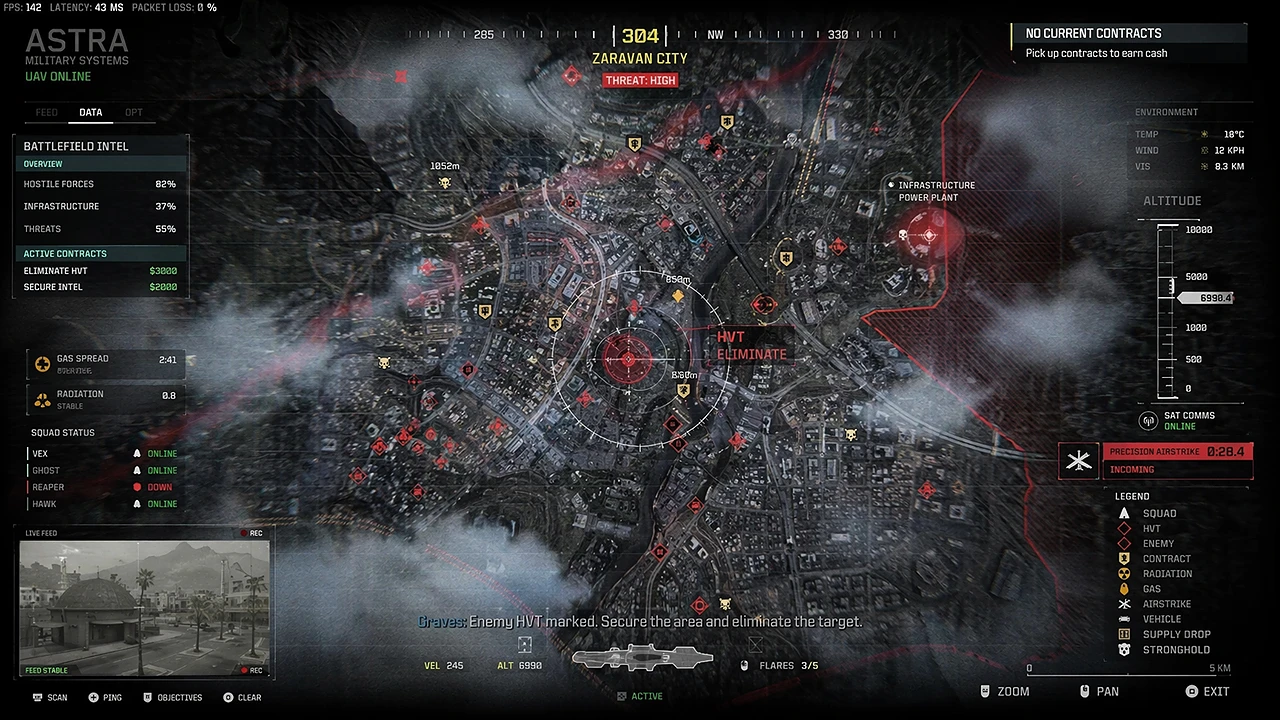Select the OPT tab
The width and height of the screenshot is (1280, 720).
pyautogui.click(x=134, y=113)
